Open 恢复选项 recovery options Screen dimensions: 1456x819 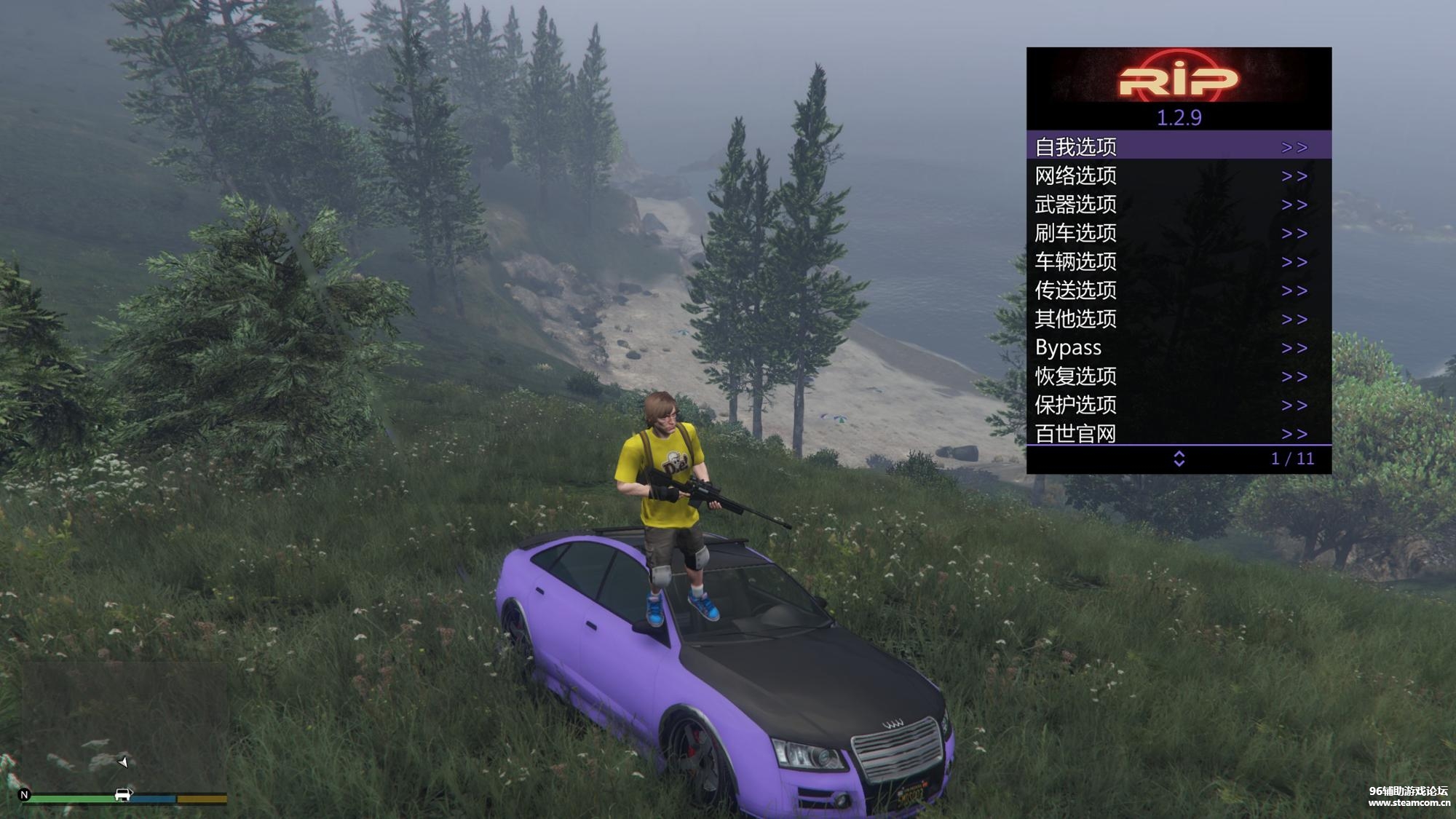point(1178,376)
